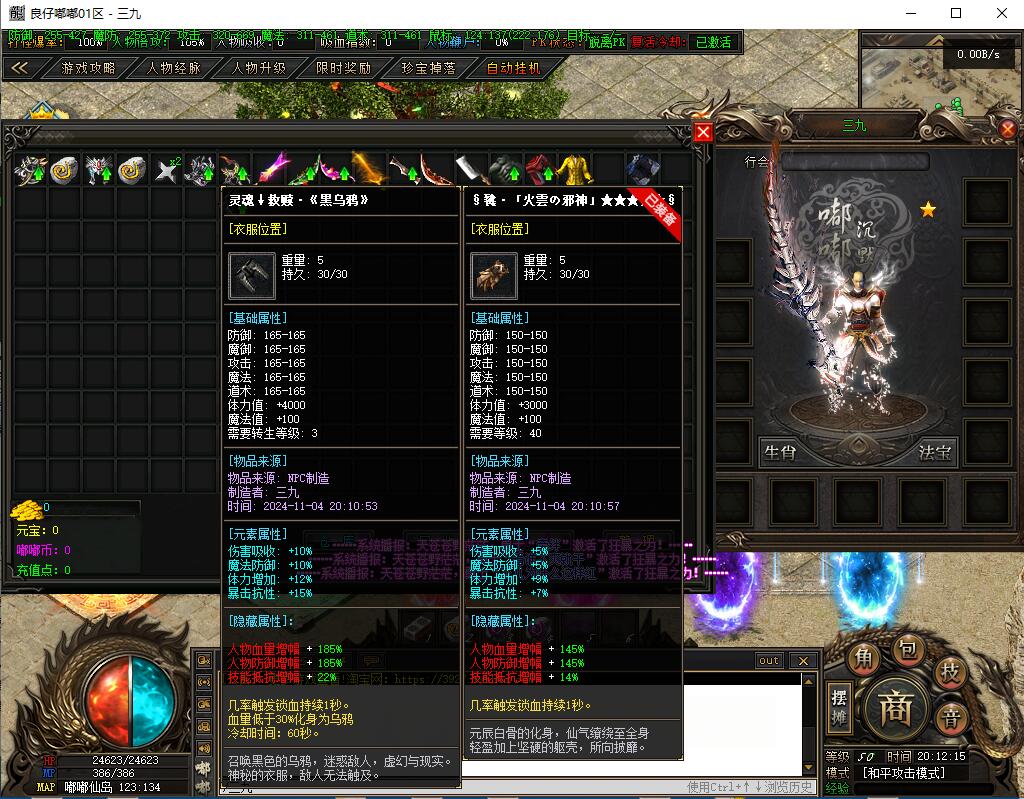Open the 商 shop round button
Screen dimensions: 1024x799
893,709
